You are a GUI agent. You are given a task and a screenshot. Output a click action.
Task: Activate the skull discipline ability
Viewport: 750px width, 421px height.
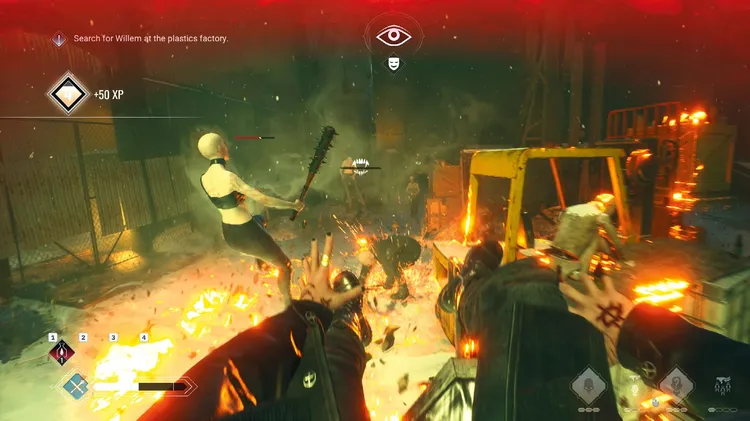587,385
